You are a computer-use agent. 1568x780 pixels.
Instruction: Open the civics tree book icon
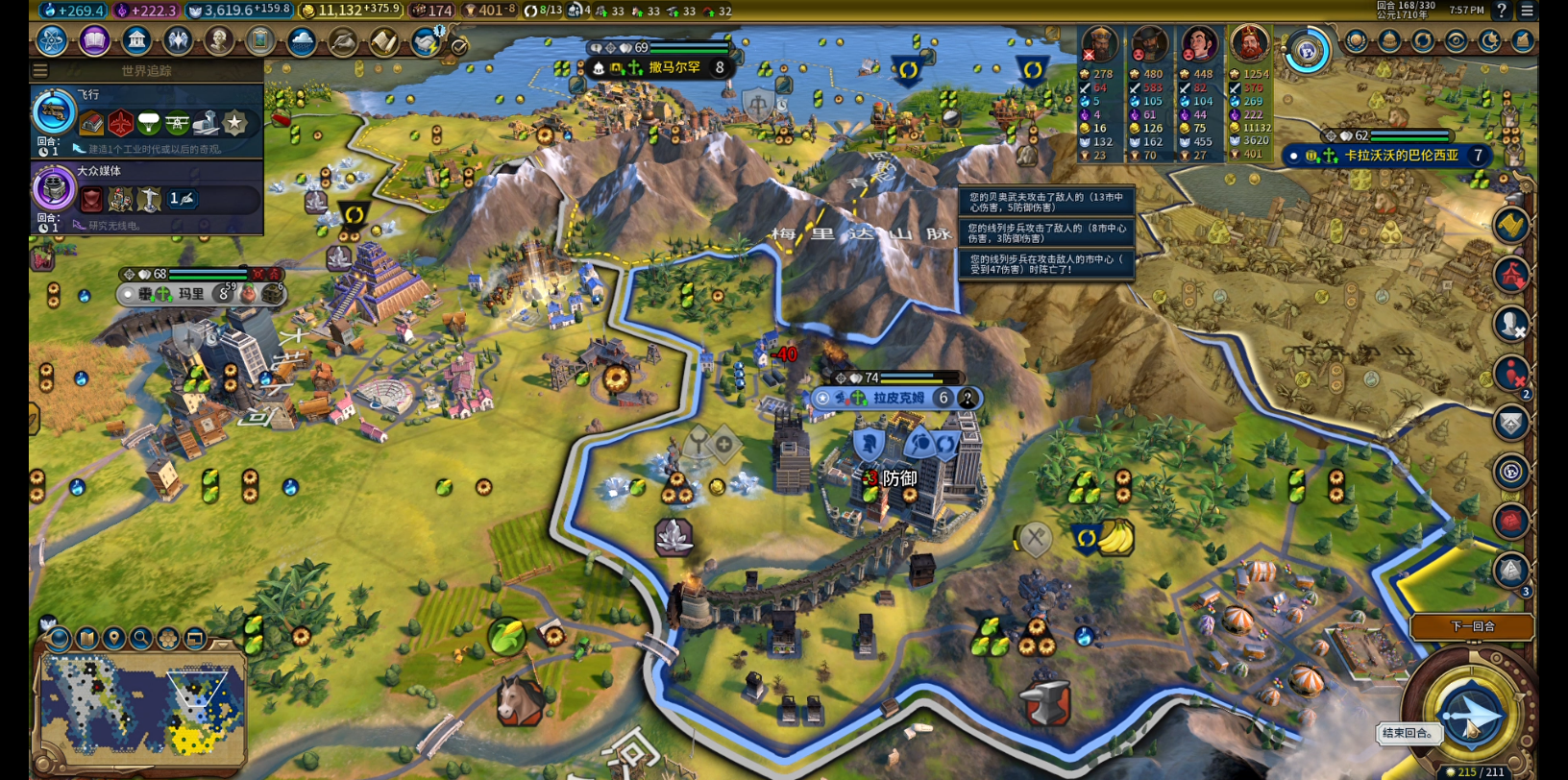point(94,40)
